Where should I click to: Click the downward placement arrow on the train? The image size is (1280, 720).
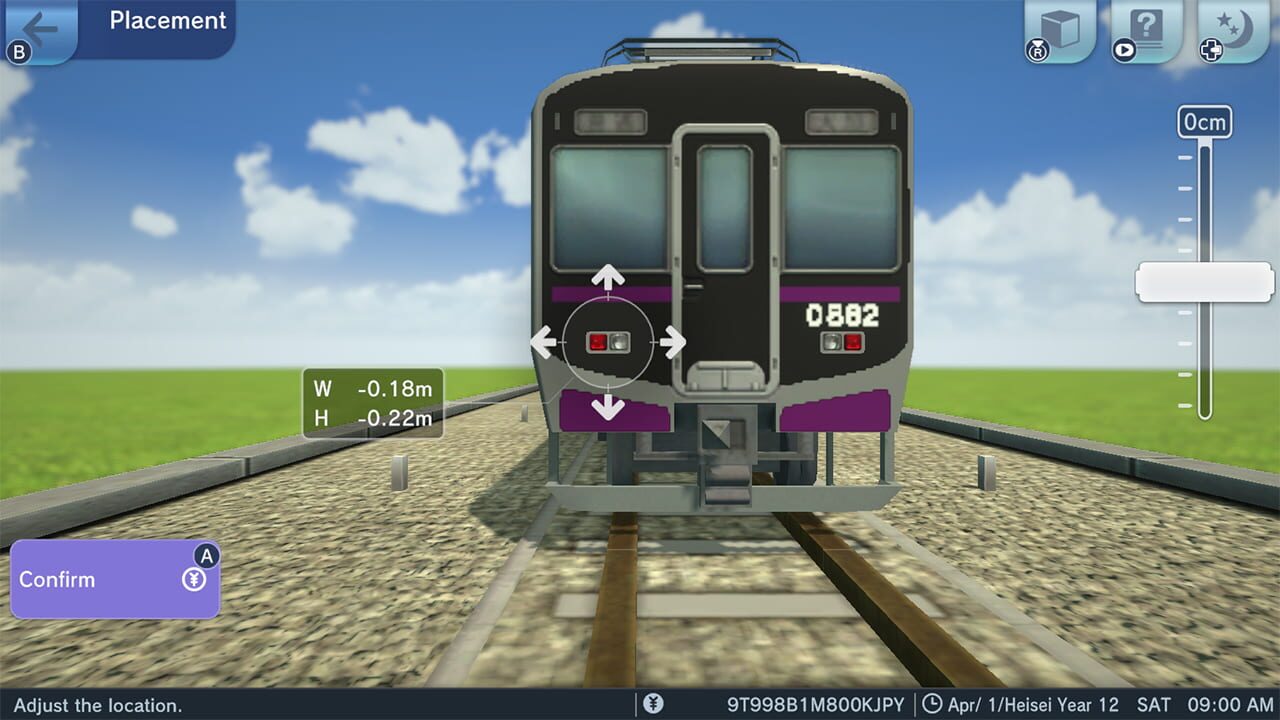[x=608, y=408]
